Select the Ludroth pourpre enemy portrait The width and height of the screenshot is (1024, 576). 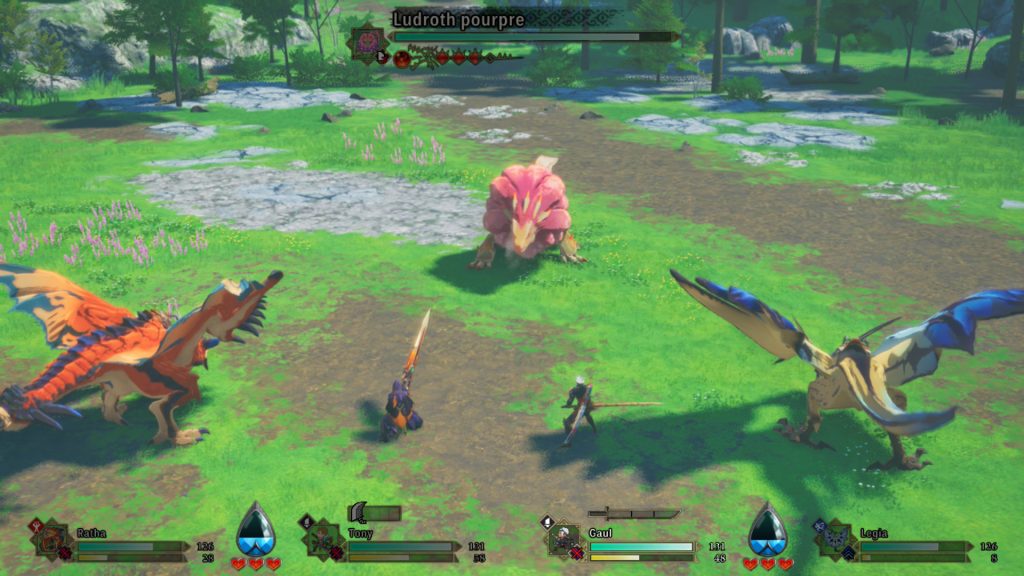pos(367,40)
